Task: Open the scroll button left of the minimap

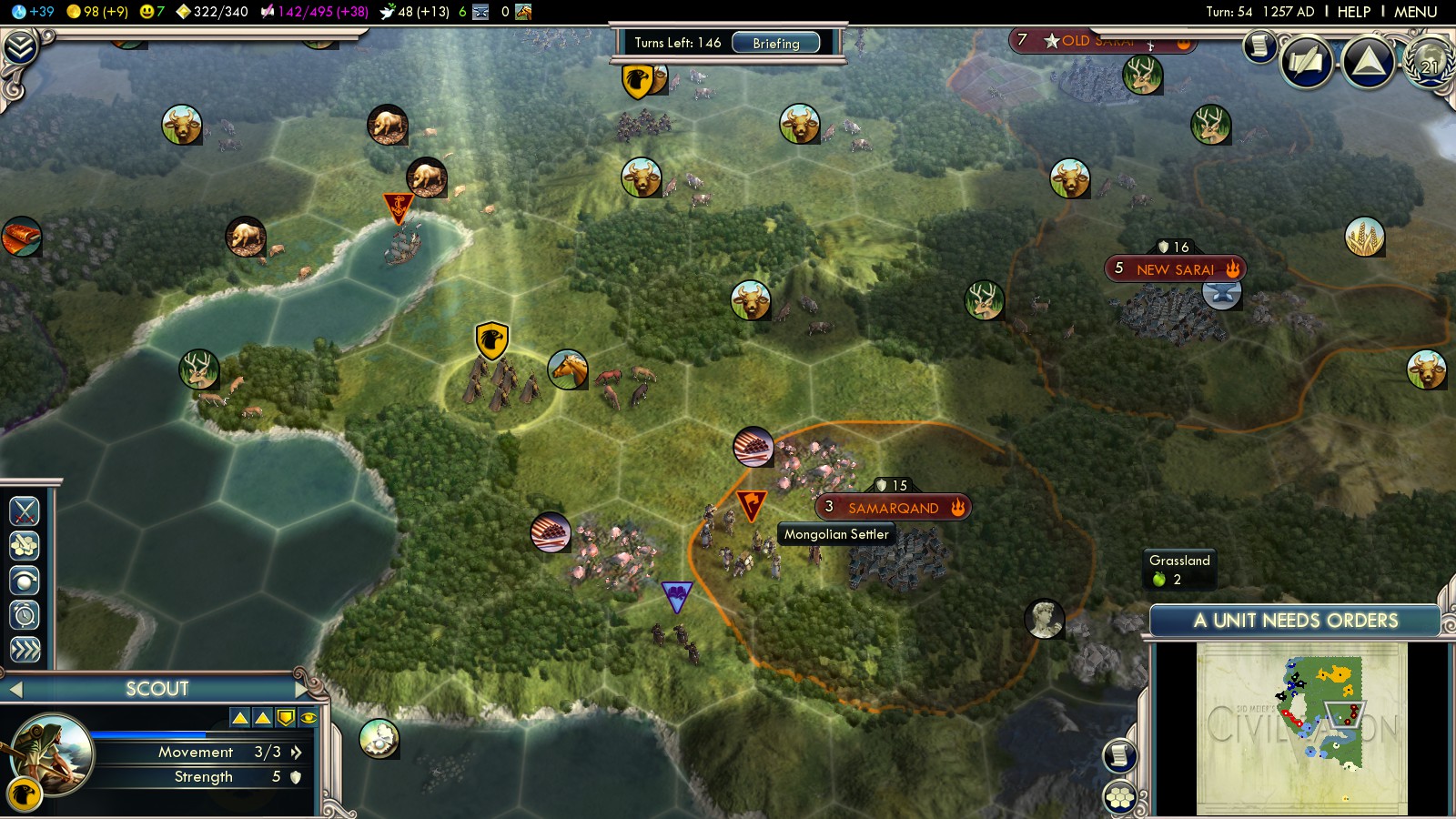Action: coord(1120,754)
